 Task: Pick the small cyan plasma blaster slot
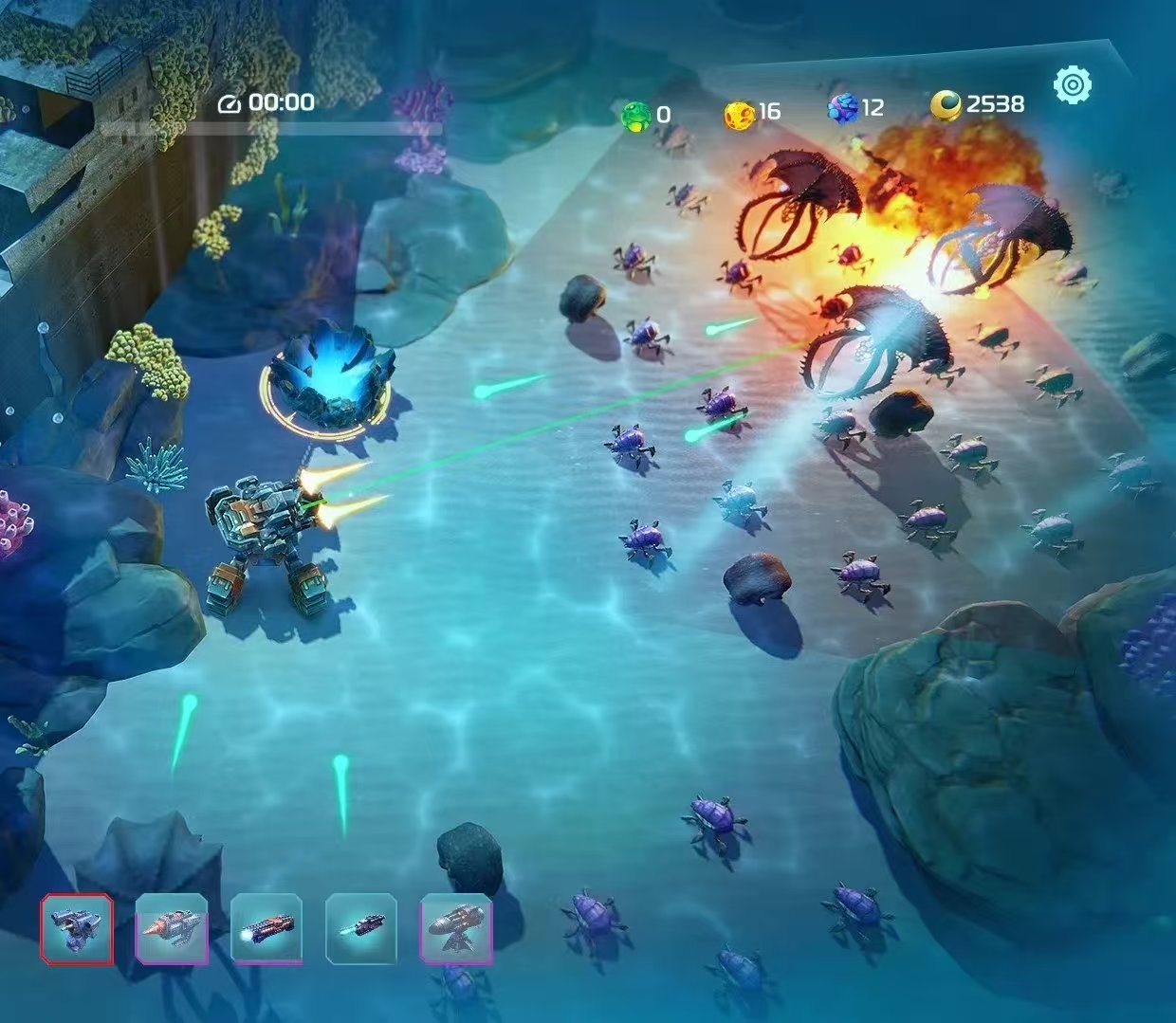click(361, 929)
